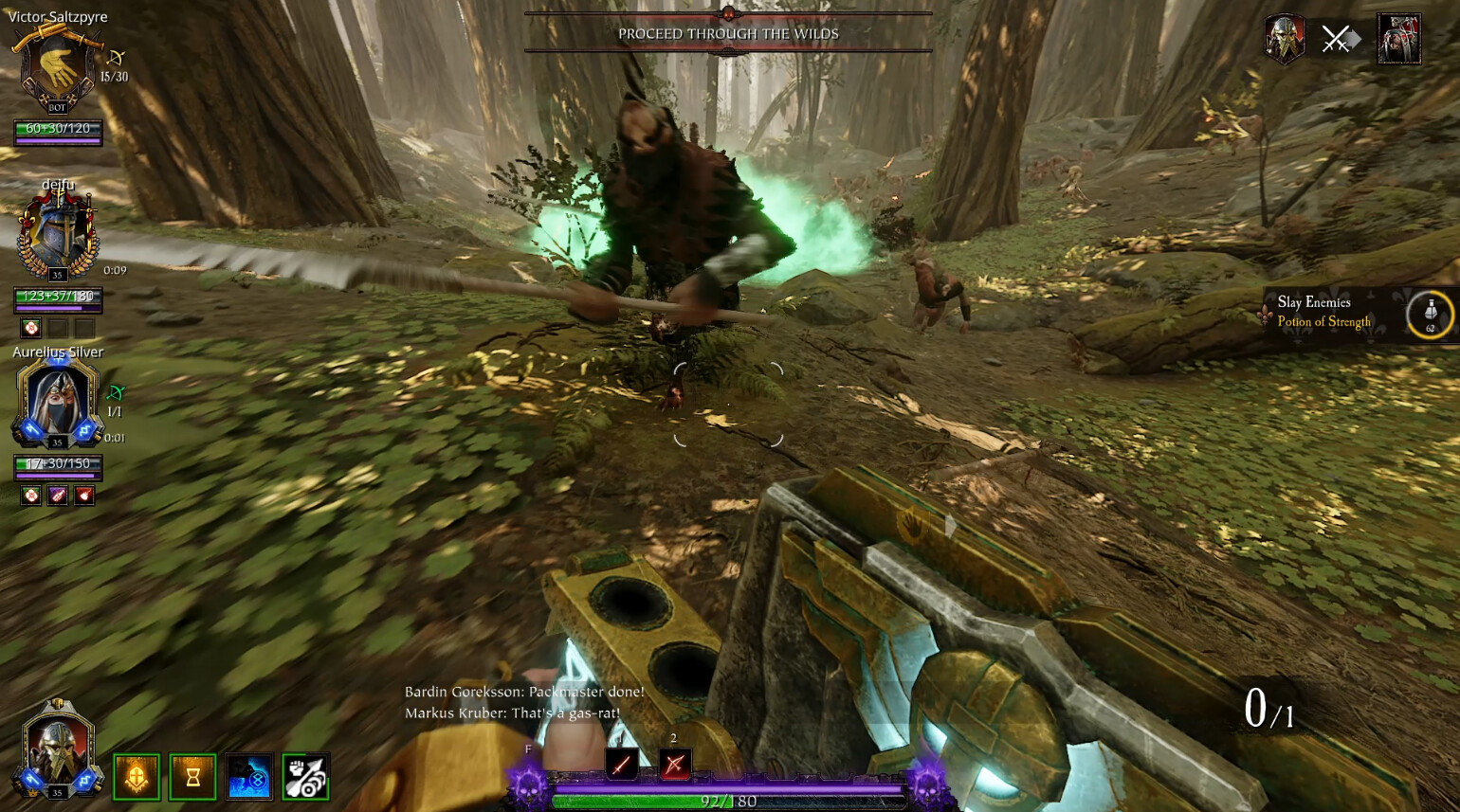Screen dimensions: 1460x812
Task: Click the Potion of Strength progress ring
Action: [1430, 314]
